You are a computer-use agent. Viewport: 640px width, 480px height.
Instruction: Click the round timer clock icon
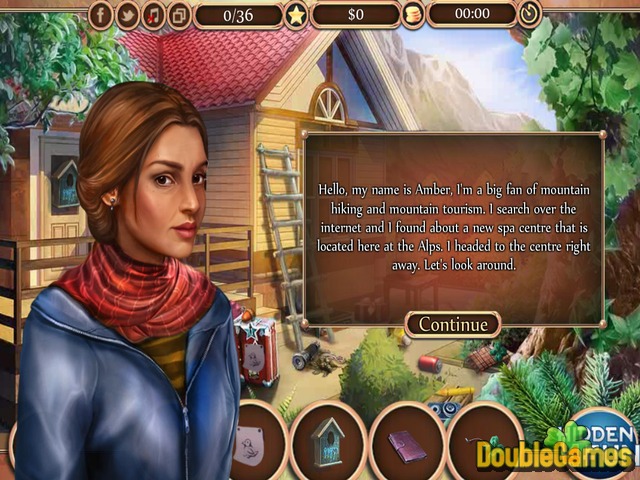click(529, 14)
